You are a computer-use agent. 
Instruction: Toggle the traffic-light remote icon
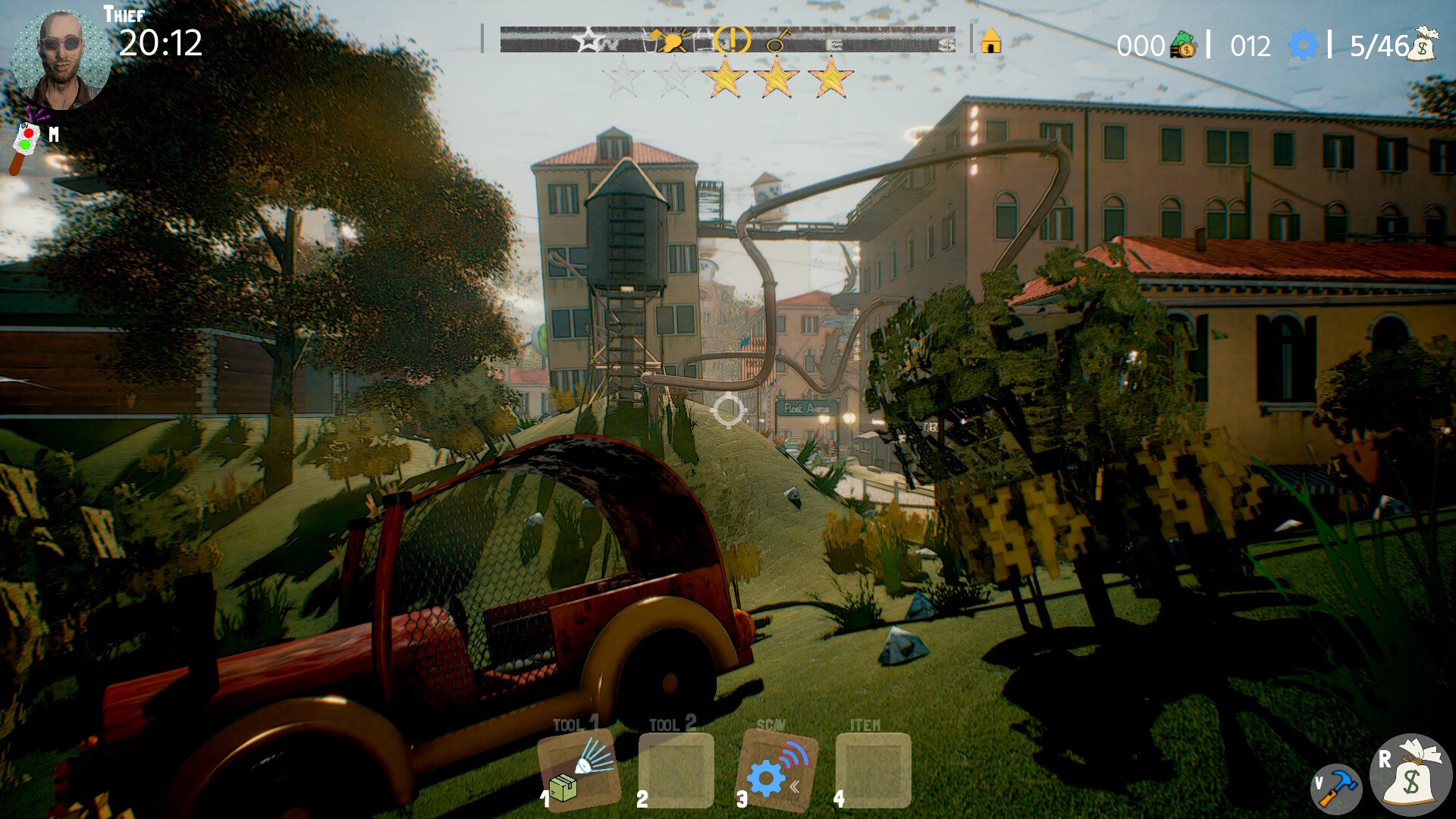coord(27,143)
